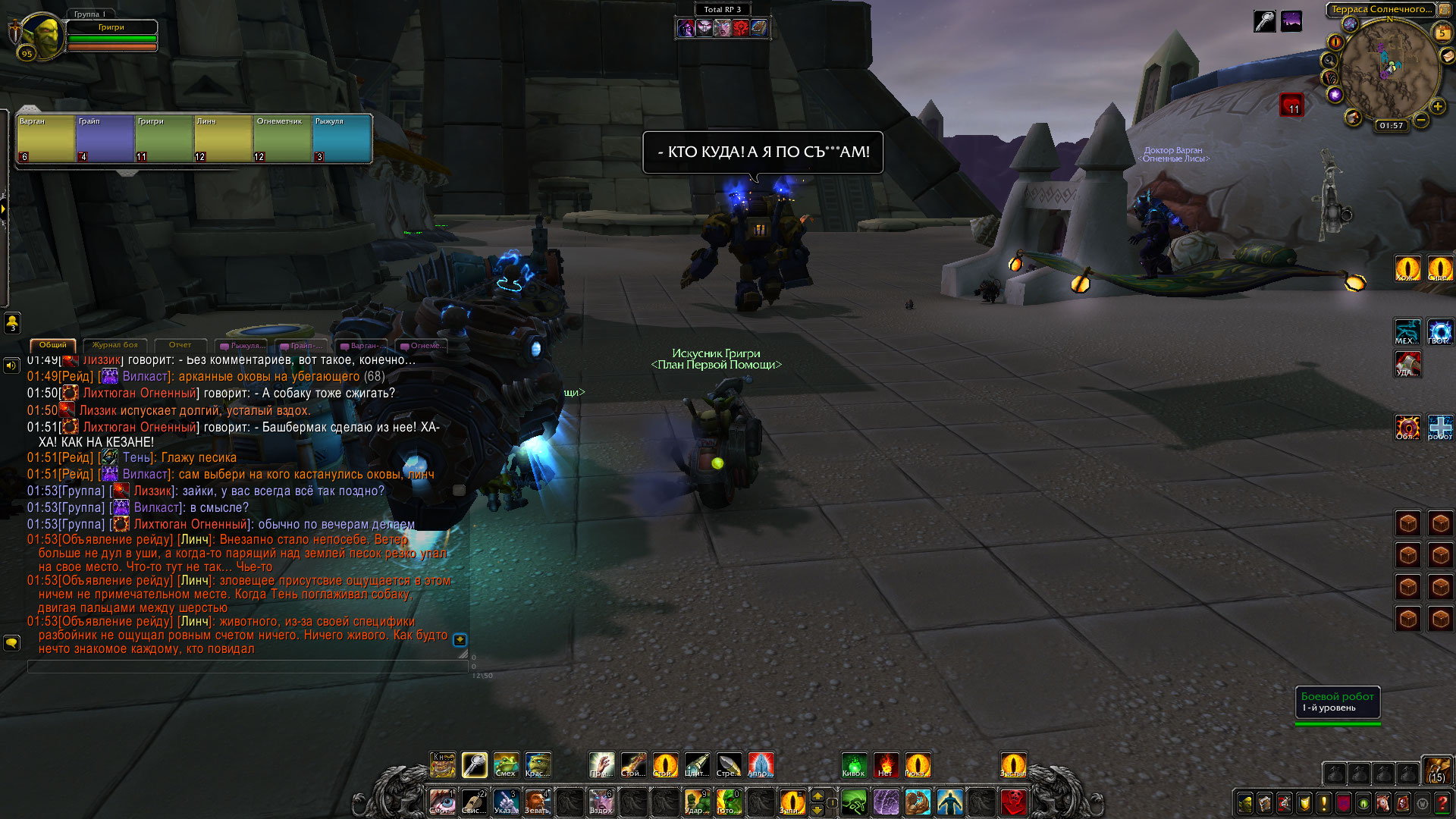Click the red skull action button
The height and width of the screenshot is (819, 1456).
click(1013, 802)
